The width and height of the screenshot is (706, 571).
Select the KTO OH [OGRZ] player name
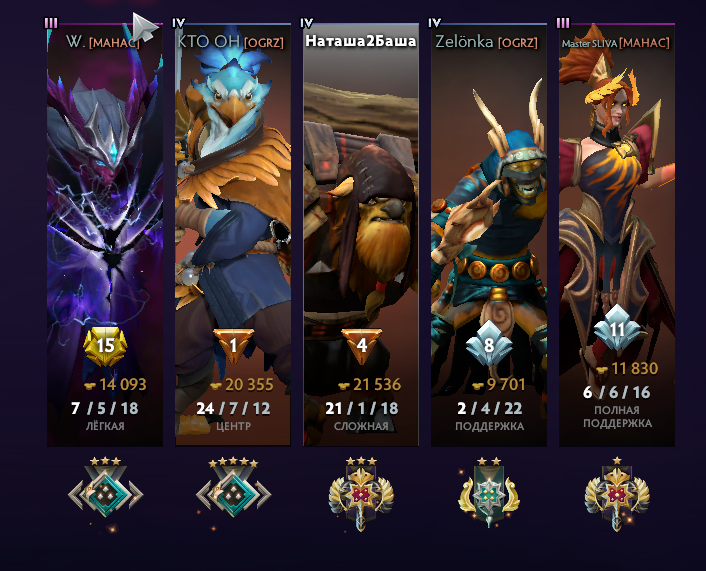(x=232, y=42)
